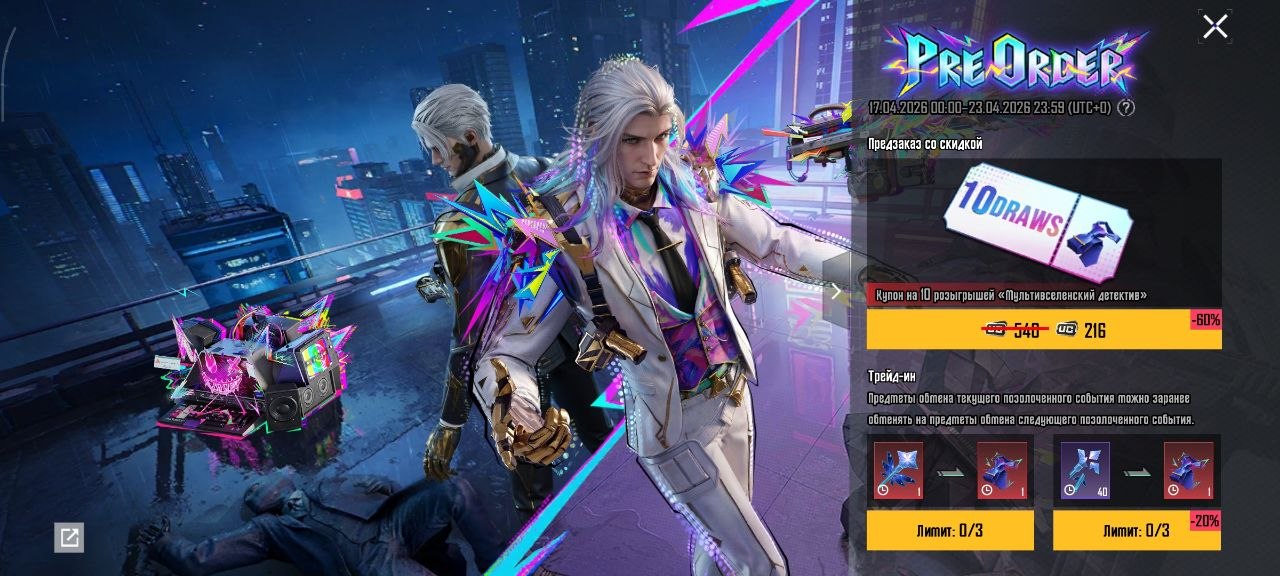Close the Pre Order screen
Viewport: 1280px width, 576px height.
pyautogui.click(x=1215, y=27)
